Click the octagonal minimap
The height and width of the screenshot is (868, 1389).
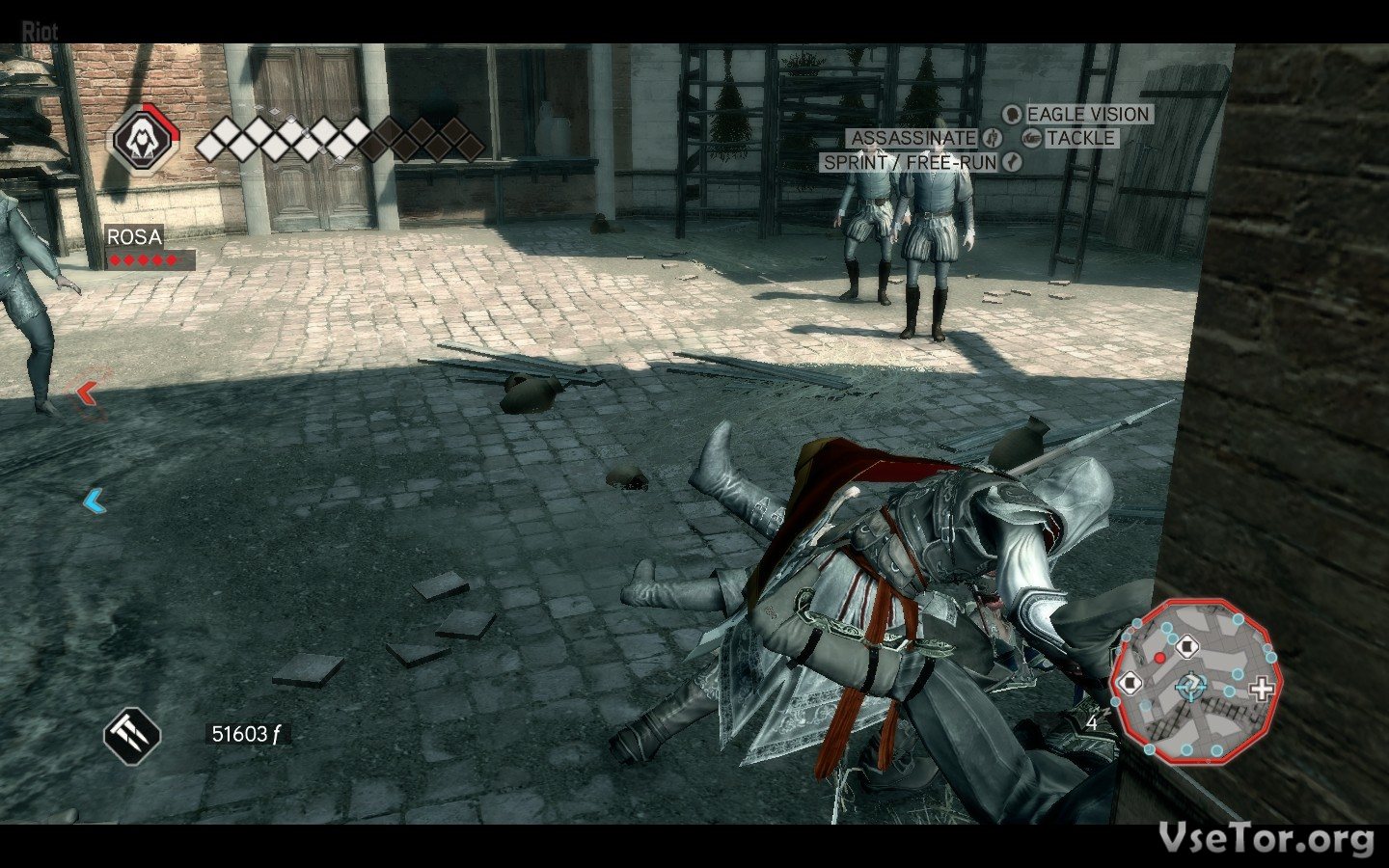click(x=1196, y=678)
